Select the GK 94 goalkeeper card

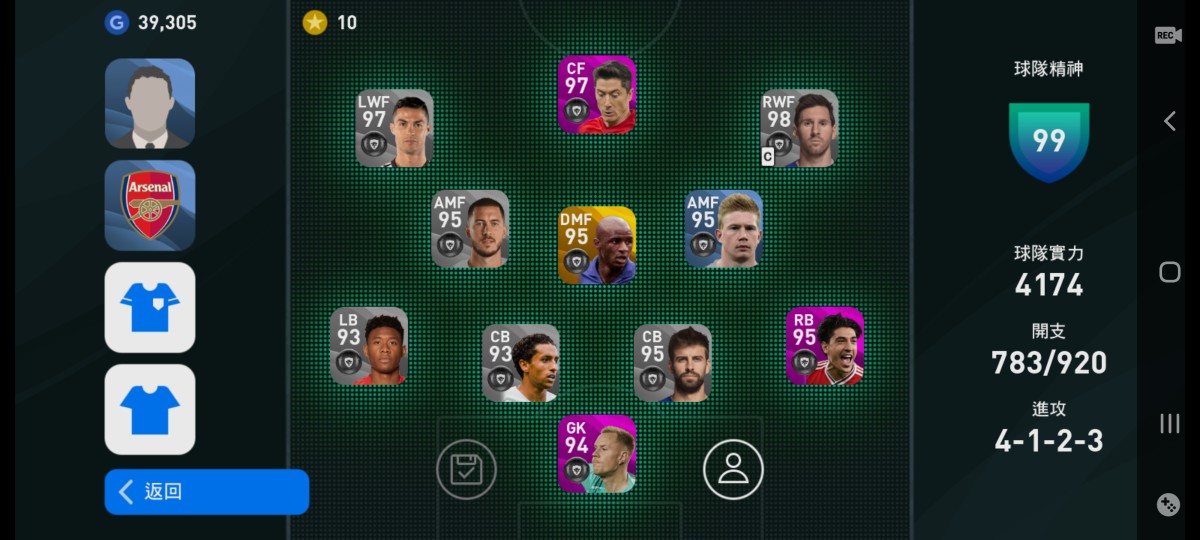596,454
